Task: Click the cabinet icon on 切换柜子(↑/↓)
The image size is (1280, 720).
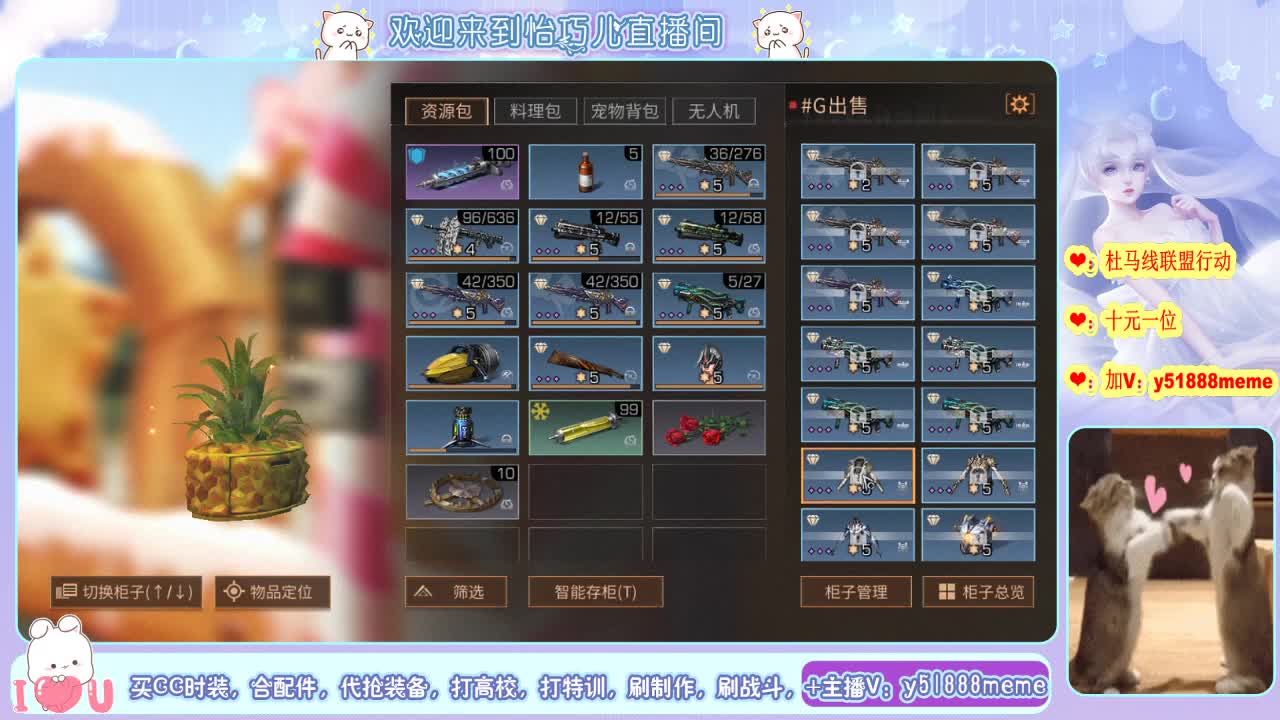Action: tap(66, 592)
